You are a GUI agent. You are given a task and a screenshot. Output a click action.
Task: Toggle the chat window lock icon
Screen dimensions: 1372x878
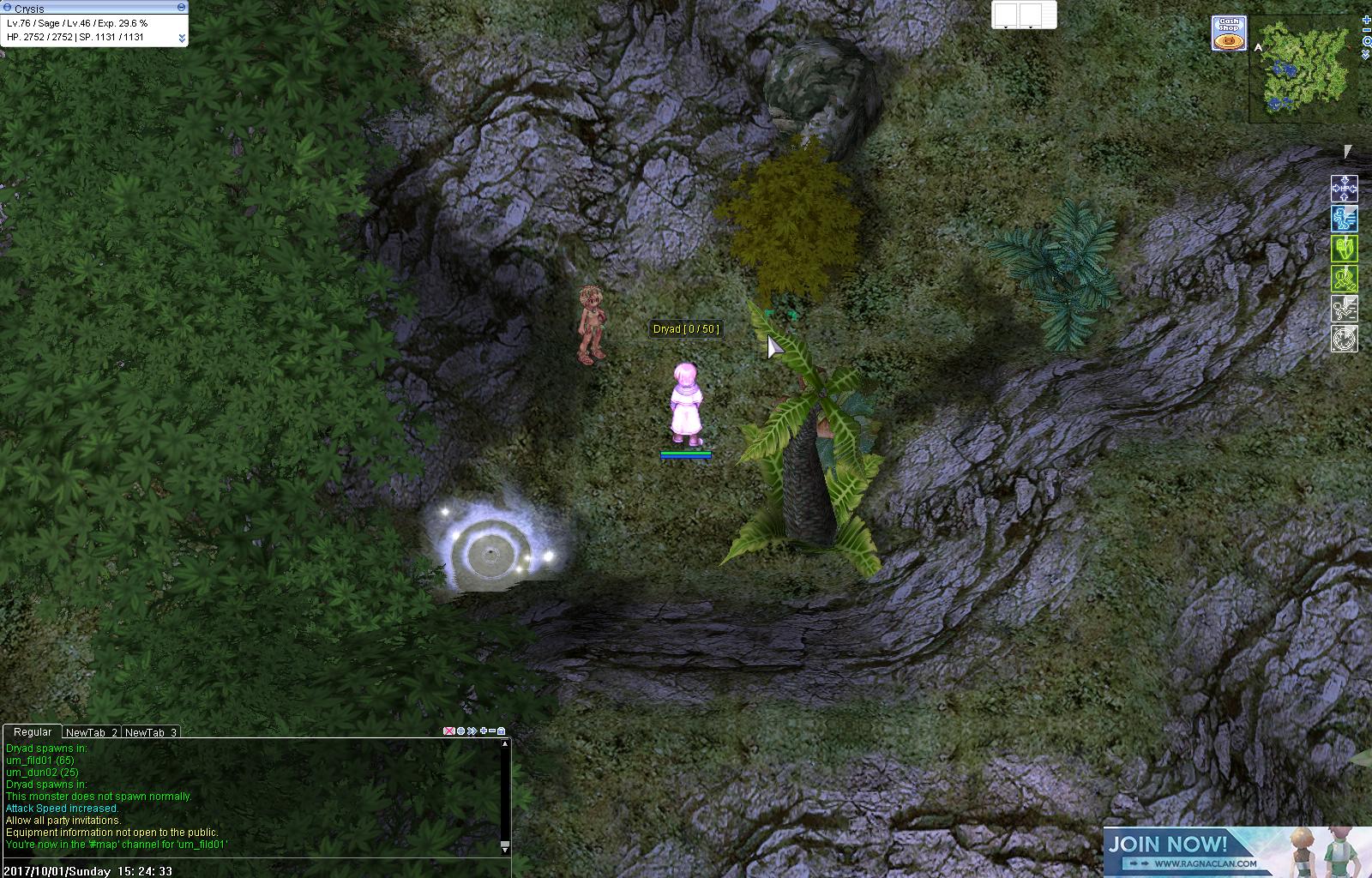tap(502, 731)
